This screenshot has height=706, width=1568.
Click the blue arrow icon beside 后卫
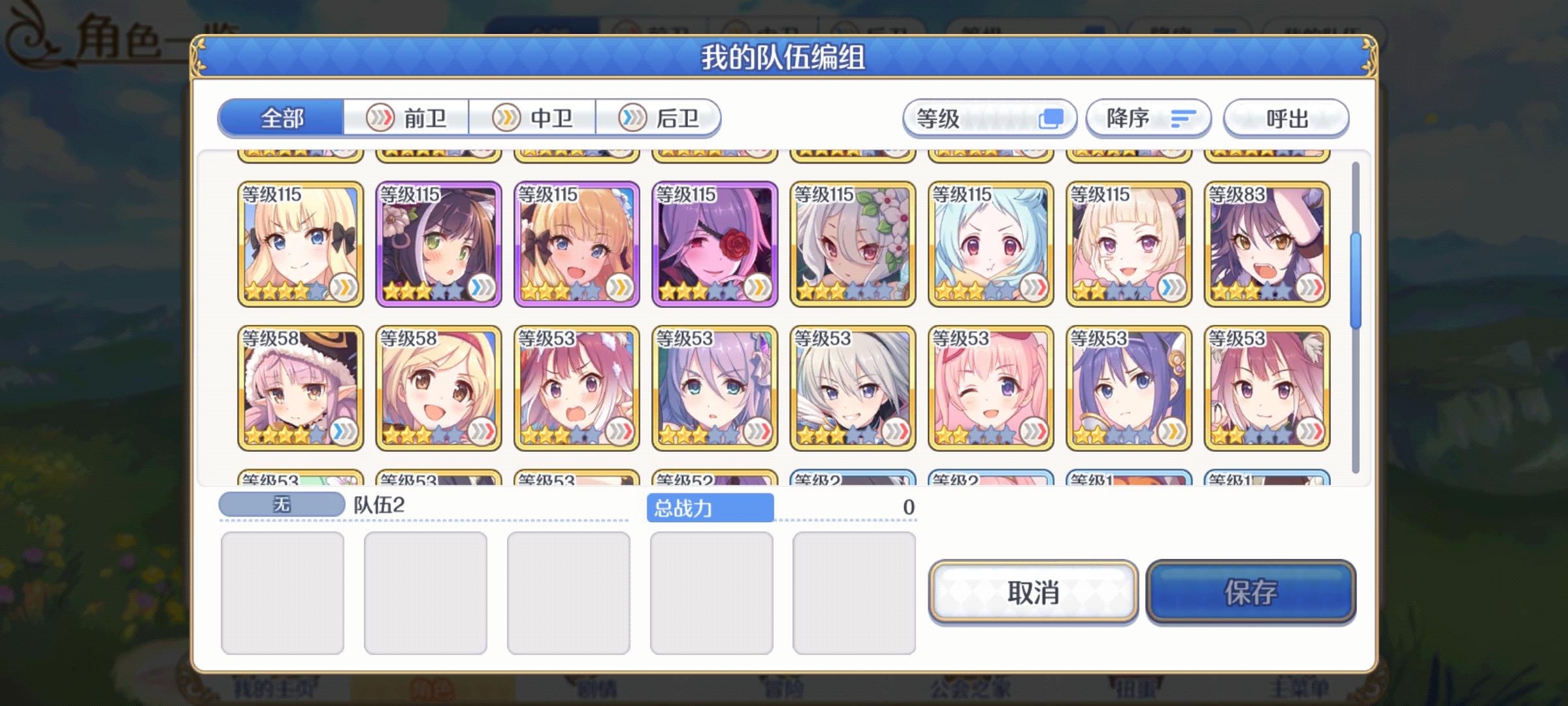tap(630, 118)
